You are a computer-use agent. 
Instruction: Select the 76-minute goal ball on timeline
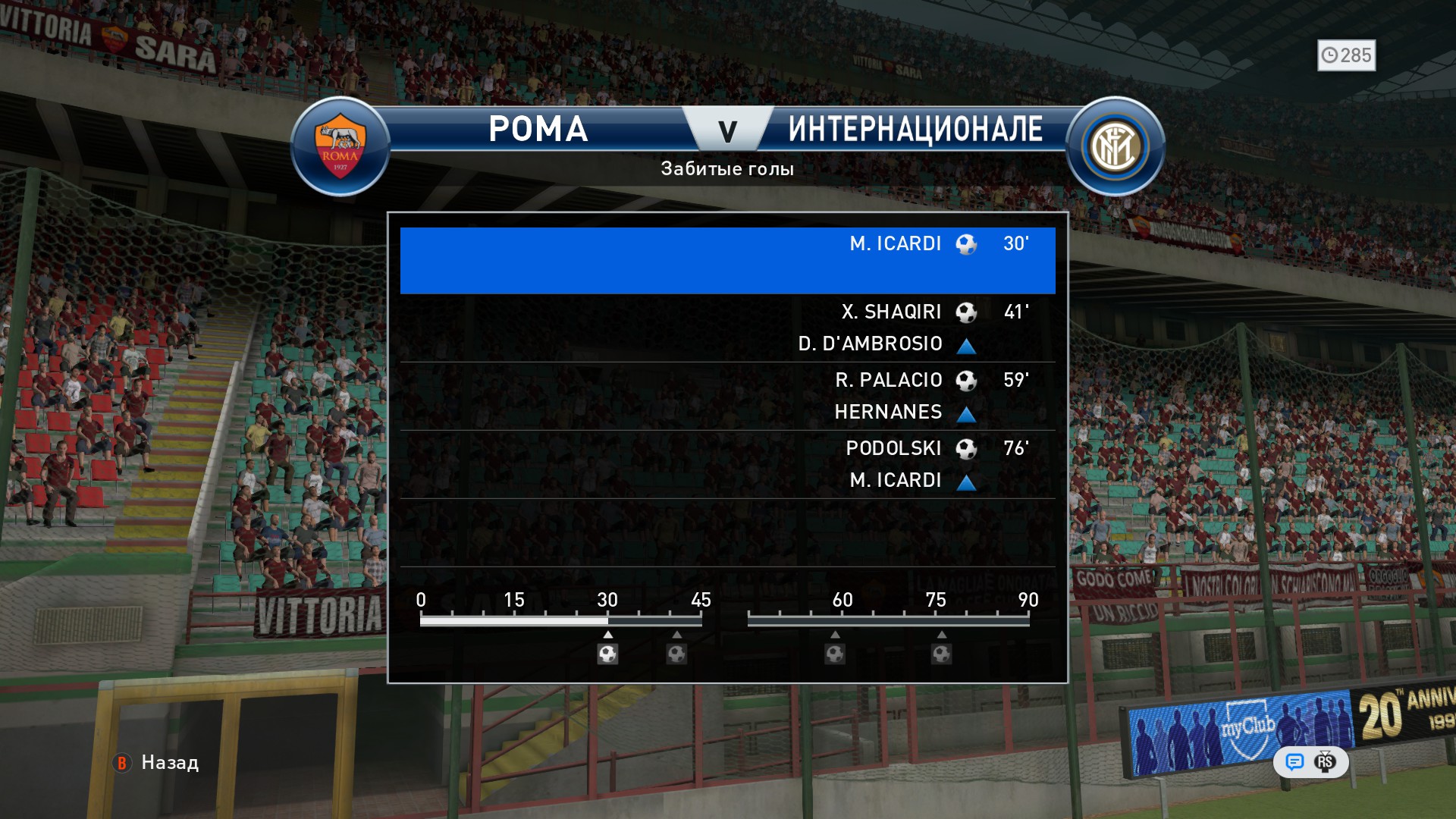pyautogui.click(x=941, y=654)
